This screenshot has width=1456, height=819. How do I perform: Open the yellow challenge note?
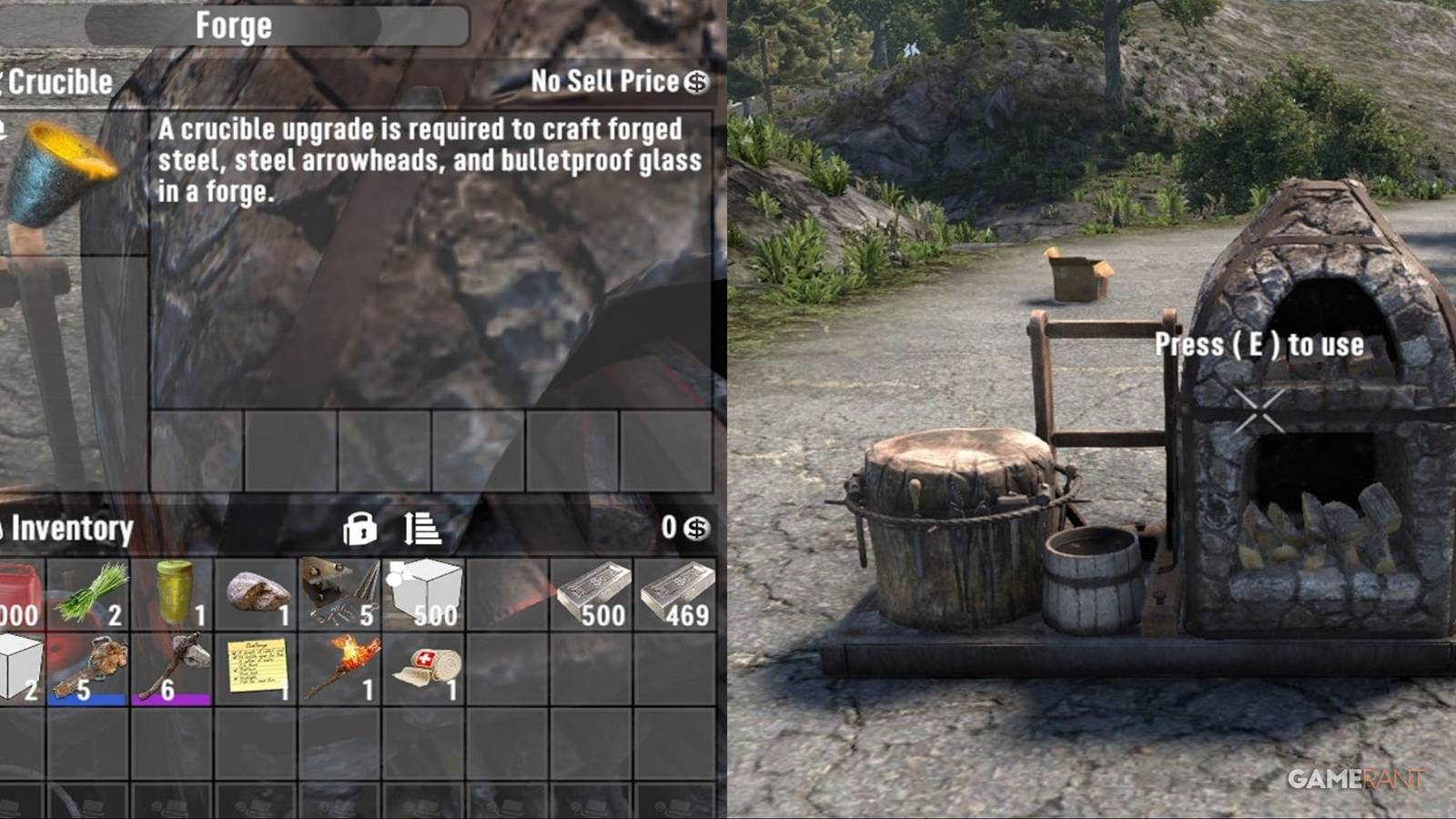coord(259,664)
